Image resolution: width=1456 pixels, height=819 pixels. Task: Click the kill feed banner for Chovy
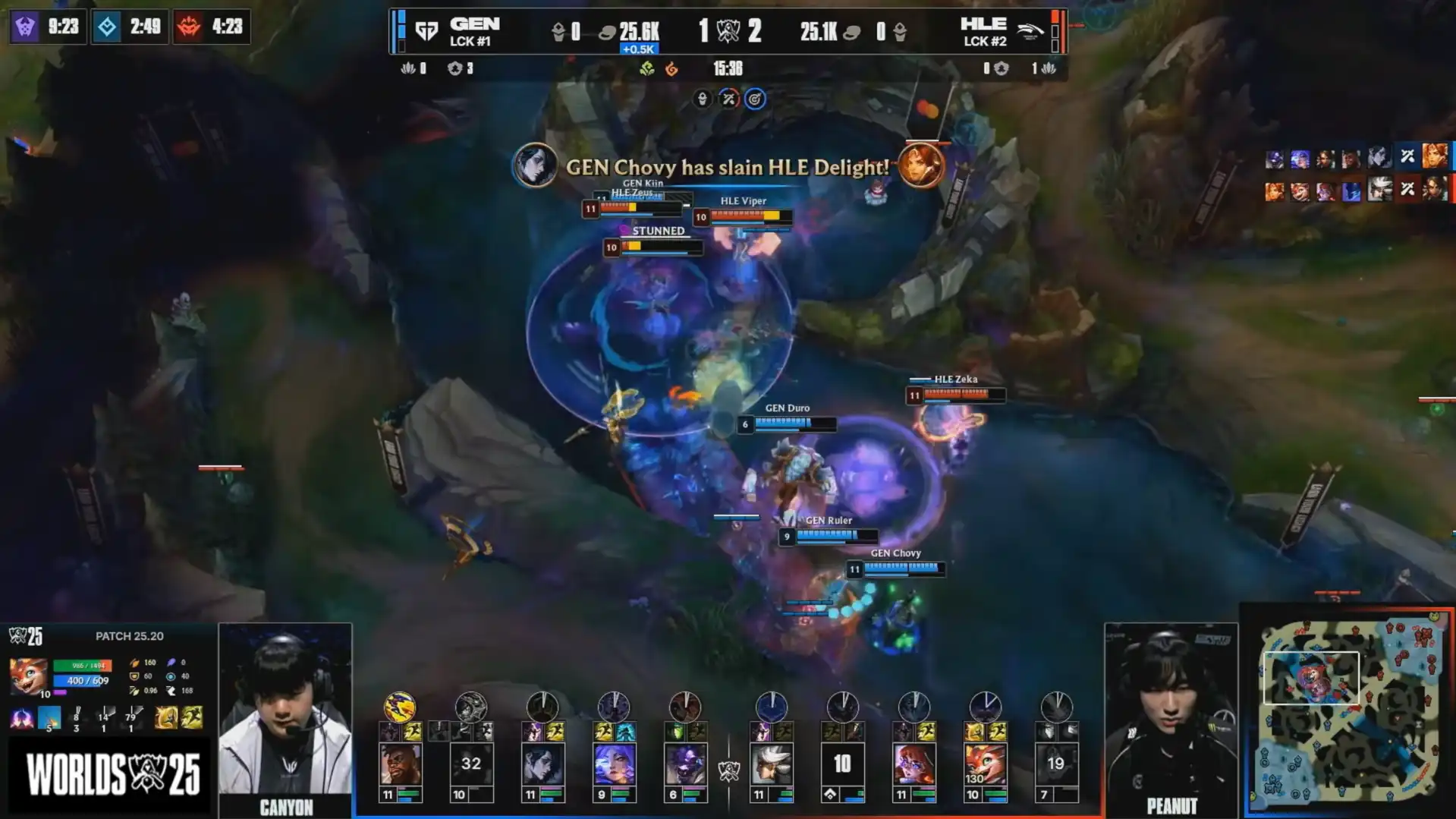pos(727,167)
